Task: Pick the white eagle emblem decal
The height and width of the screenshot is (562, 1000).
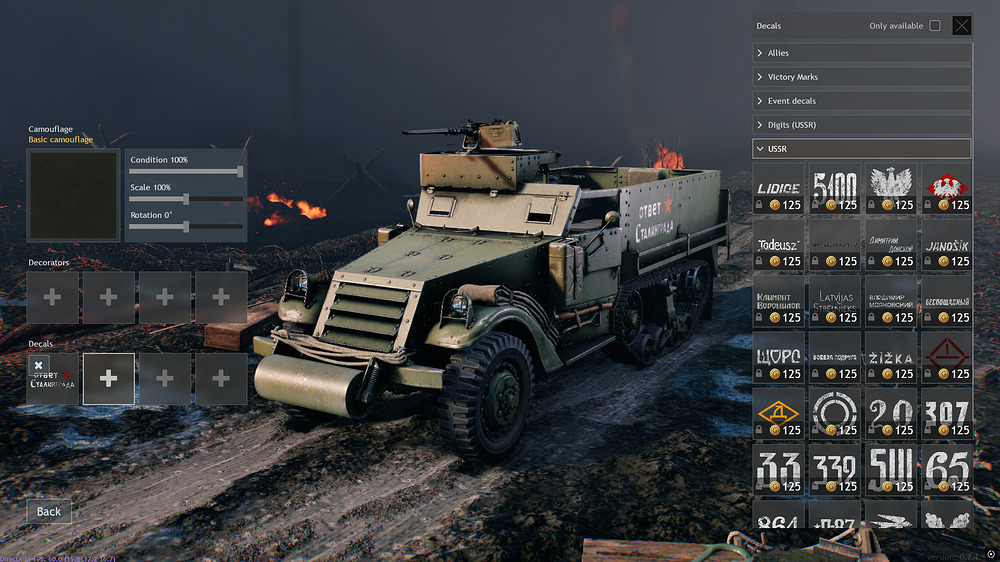Action: (x=890, y=189)
